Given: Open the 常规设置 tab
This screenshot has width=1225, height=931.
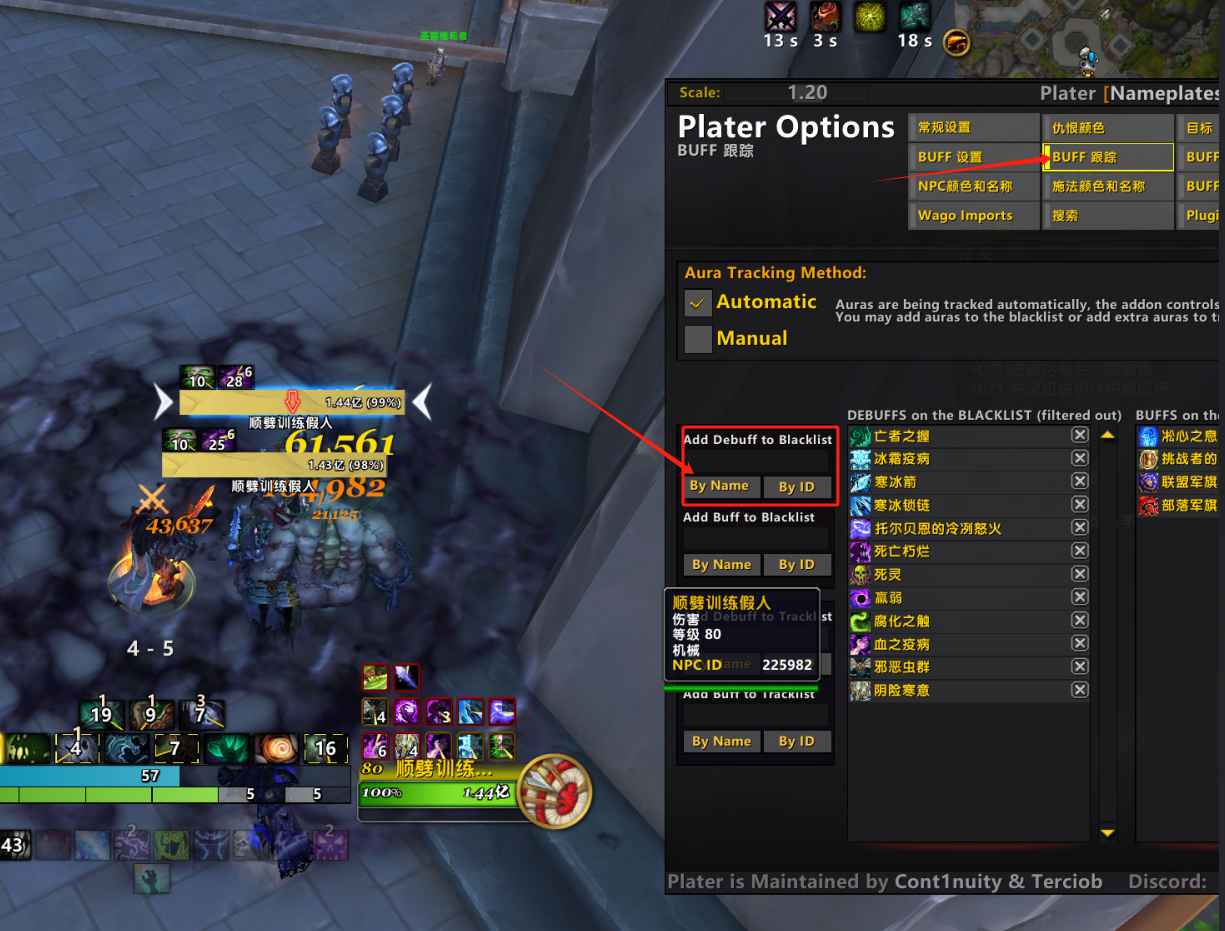Looking at the screenshot, I should [x=974, y=128].
